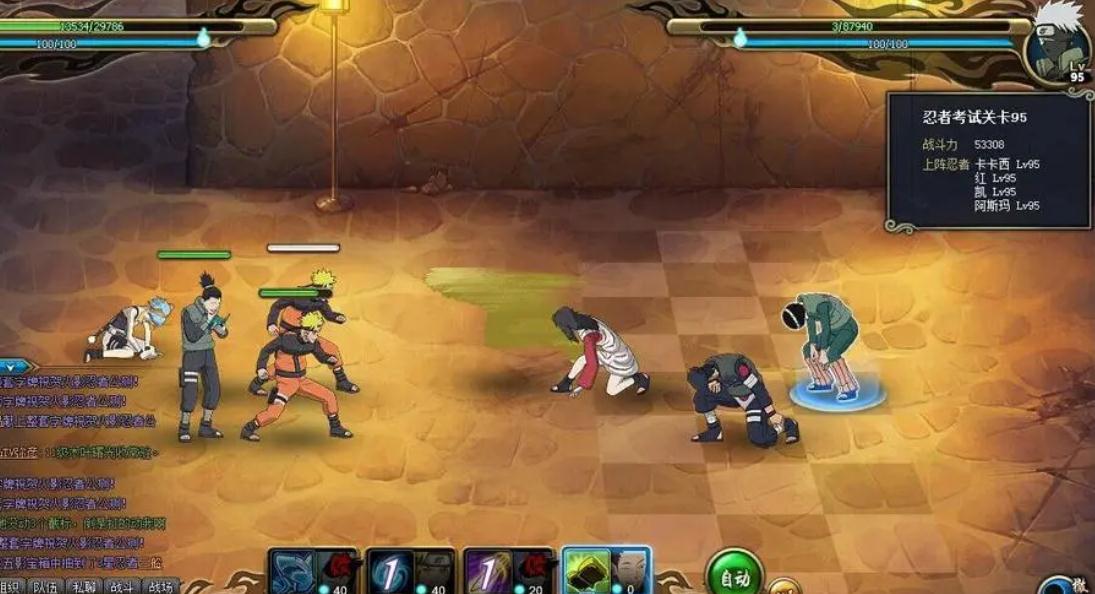This screenshot has width=1095, height=594.
Task: Use the purple skill costing 20
Action: click(x=486, y=573)
